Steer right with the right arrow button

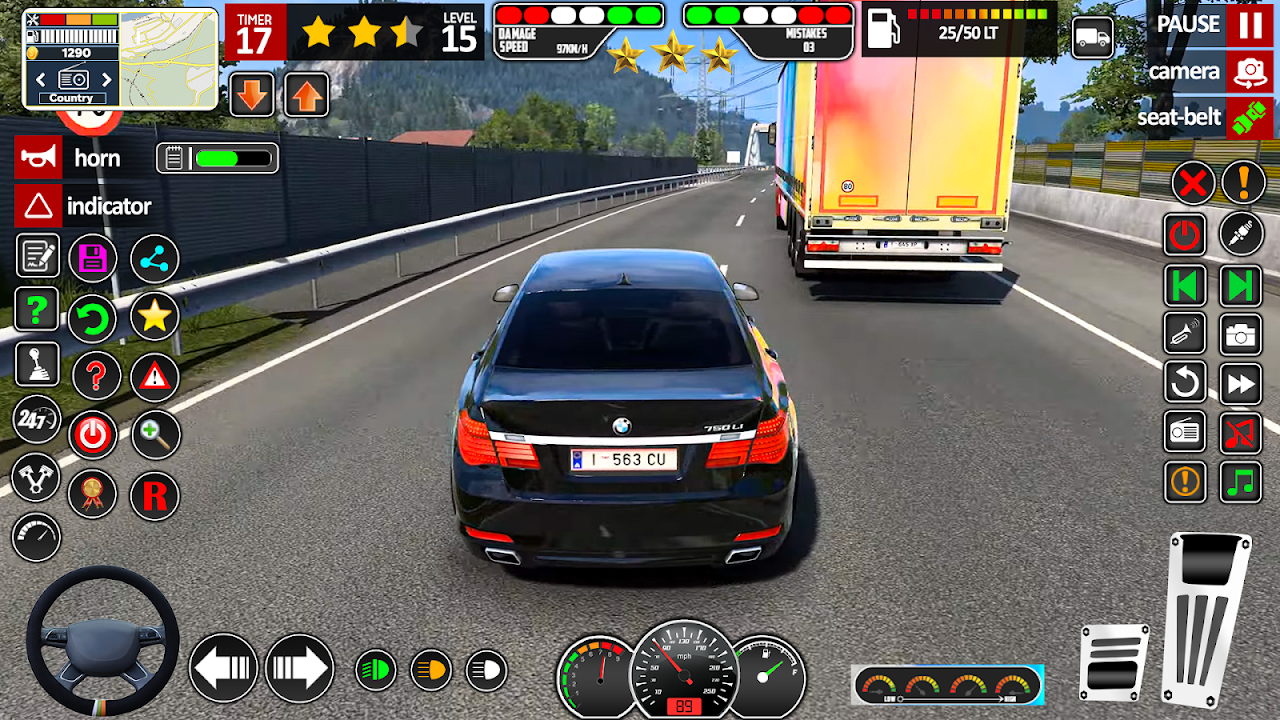point(299,667)
